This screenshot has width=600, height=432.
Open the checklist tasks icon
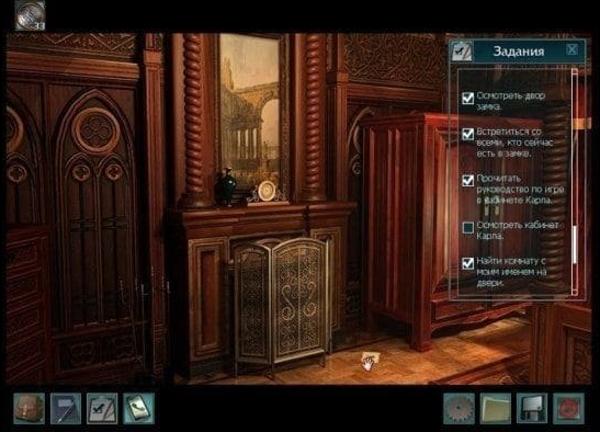[101, 408]
